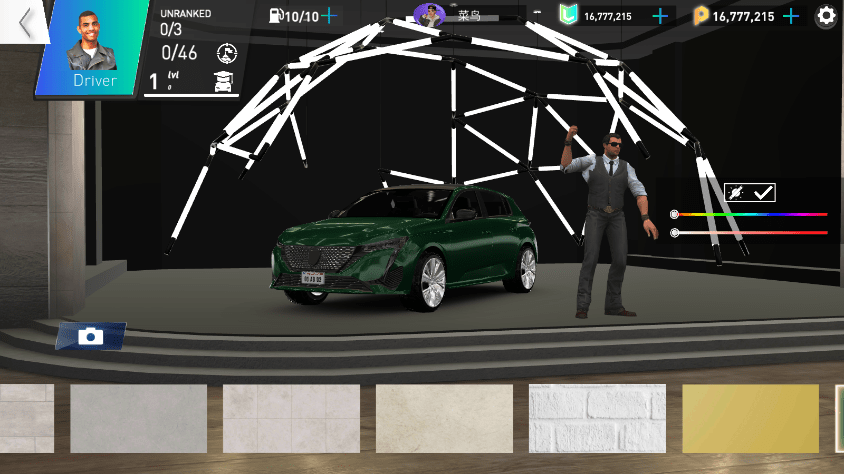The image size is (844, 474).
Task: Click the red saturation slider bar
Action: coord(752,232)
